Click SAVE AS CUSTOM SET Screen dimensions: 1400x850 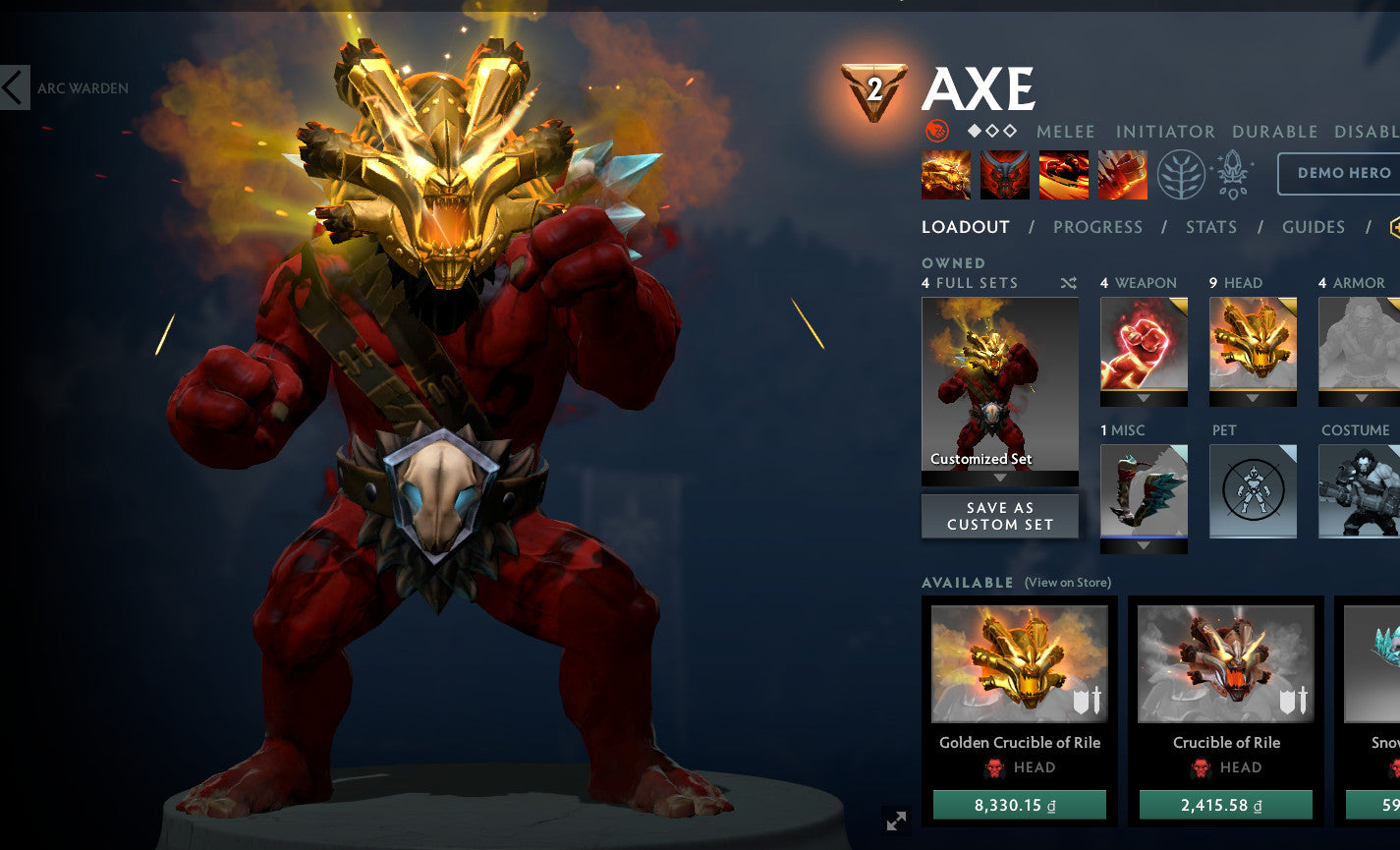point(999,516)
